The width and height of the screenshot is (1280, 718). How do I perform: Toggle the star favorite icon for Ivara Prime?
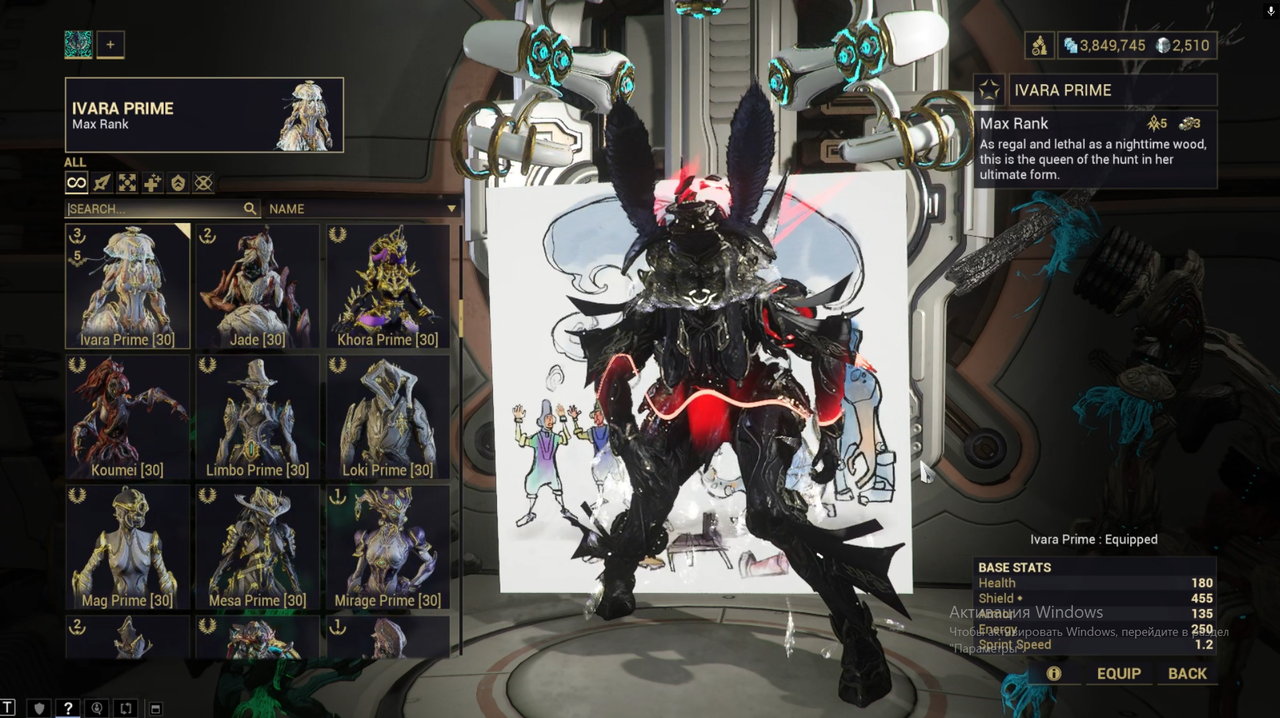989,90
